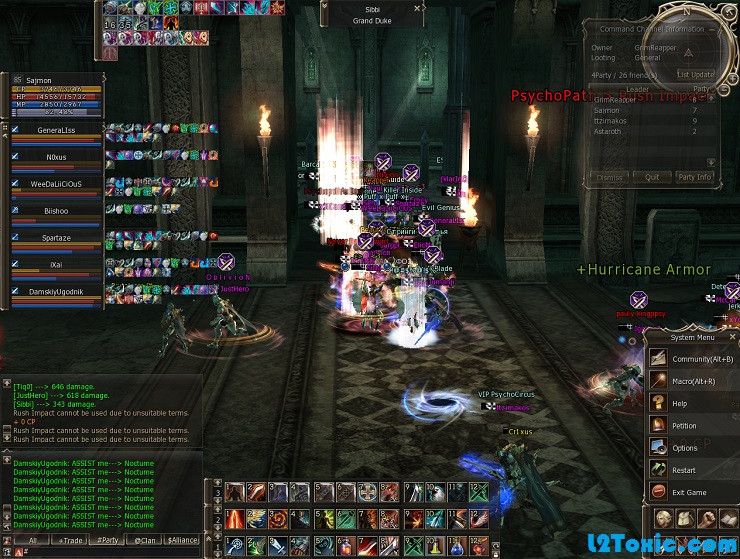Open the Options settings
740x559 pixels.
[x=684, y=447]
